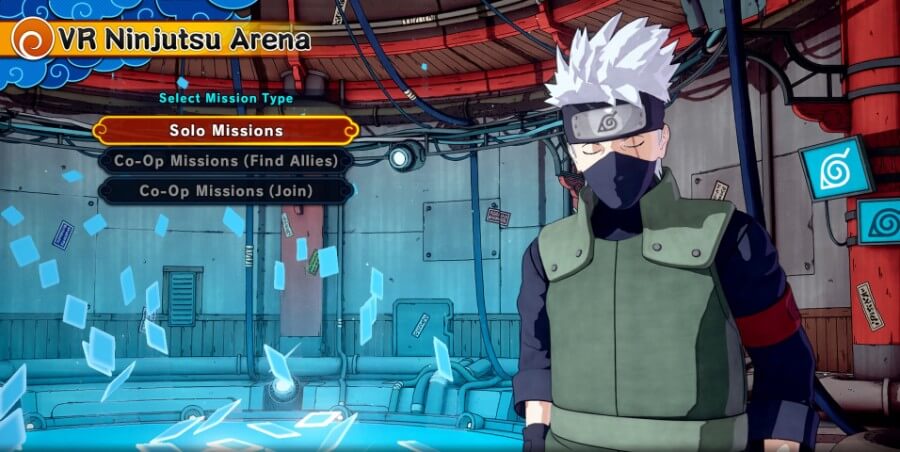Select Solo Missions
This screenshot has height=452, width=900.
[x=225, y=131]
